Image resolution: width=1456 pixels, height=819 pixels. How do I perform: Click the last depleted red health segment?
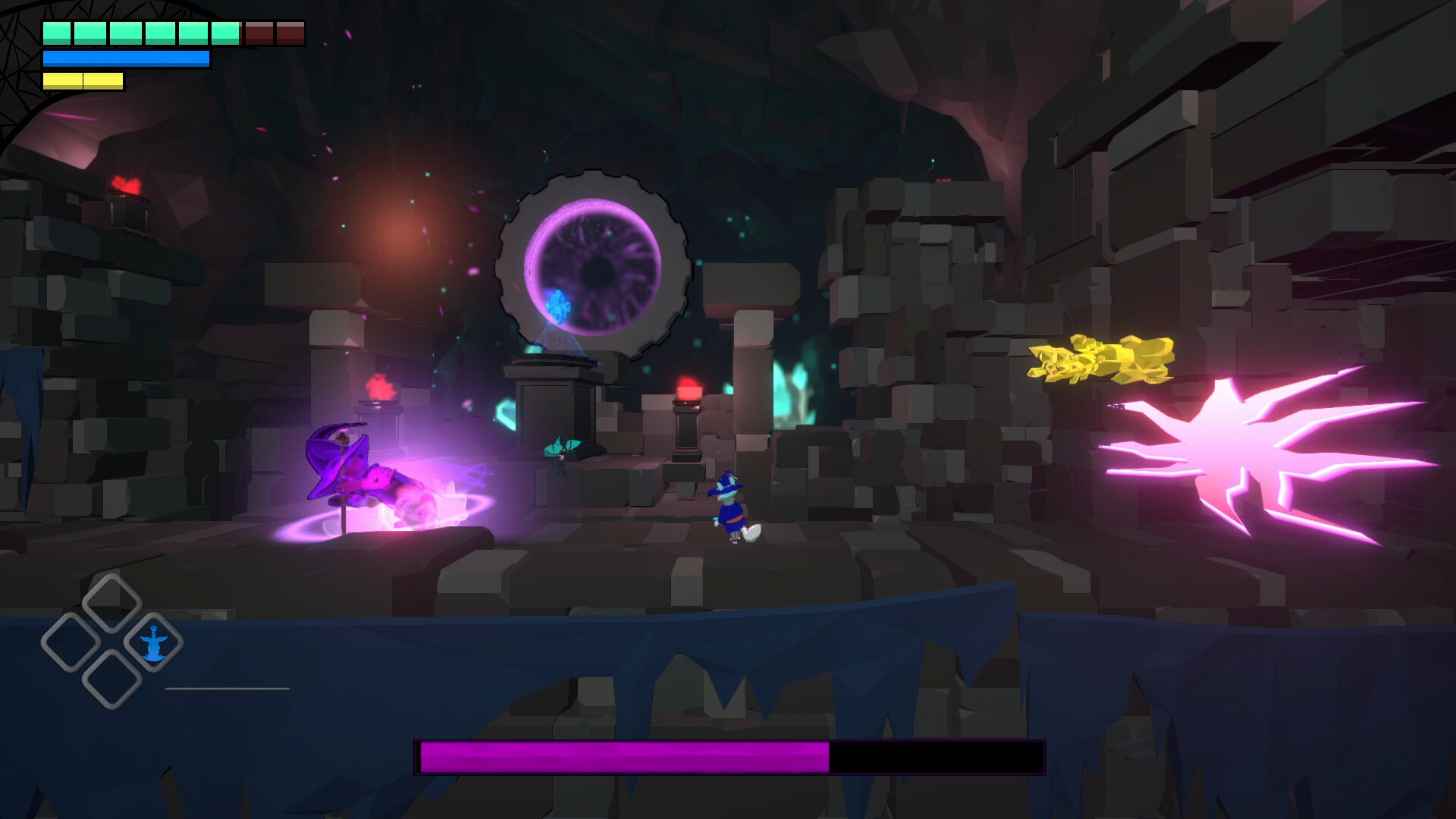[x=288, y=32]
